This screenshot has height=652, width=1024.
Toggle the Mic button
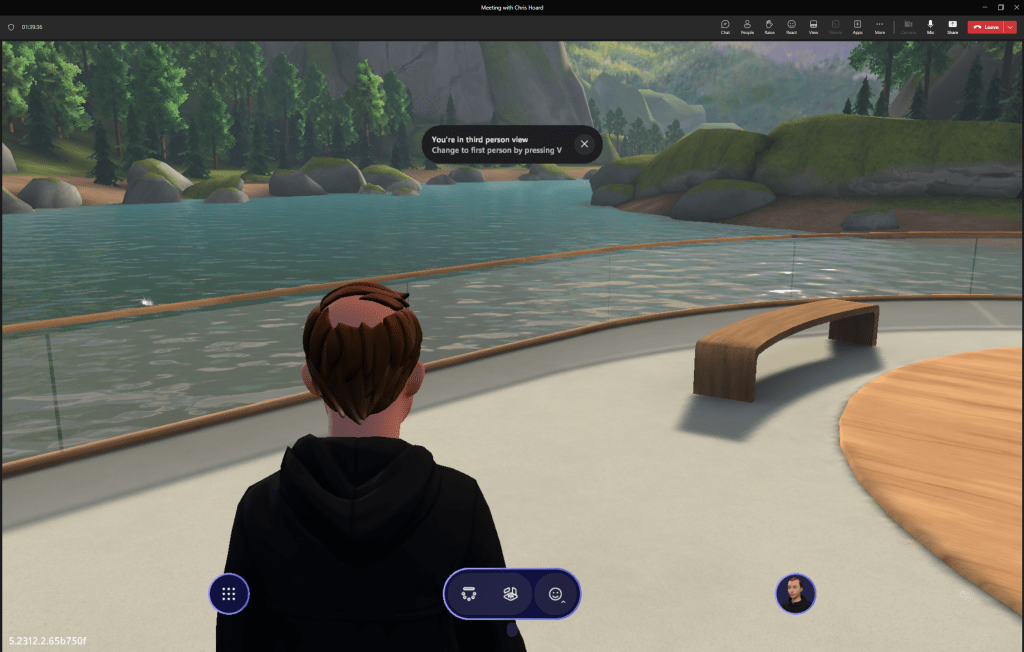(x=930, y=26)
